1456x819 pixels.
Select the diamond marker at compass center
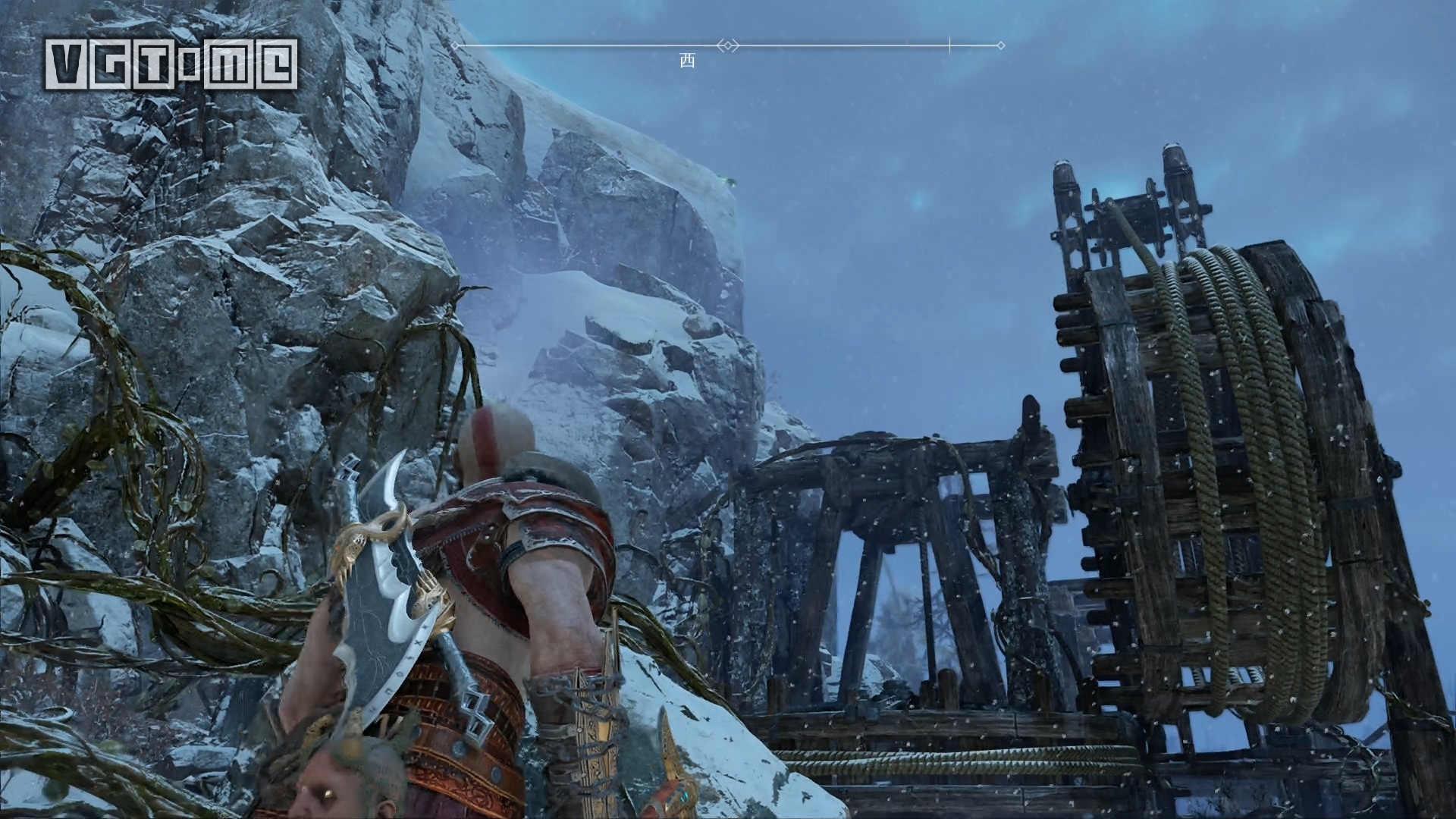pyautogui.click(x=728, y=45)
